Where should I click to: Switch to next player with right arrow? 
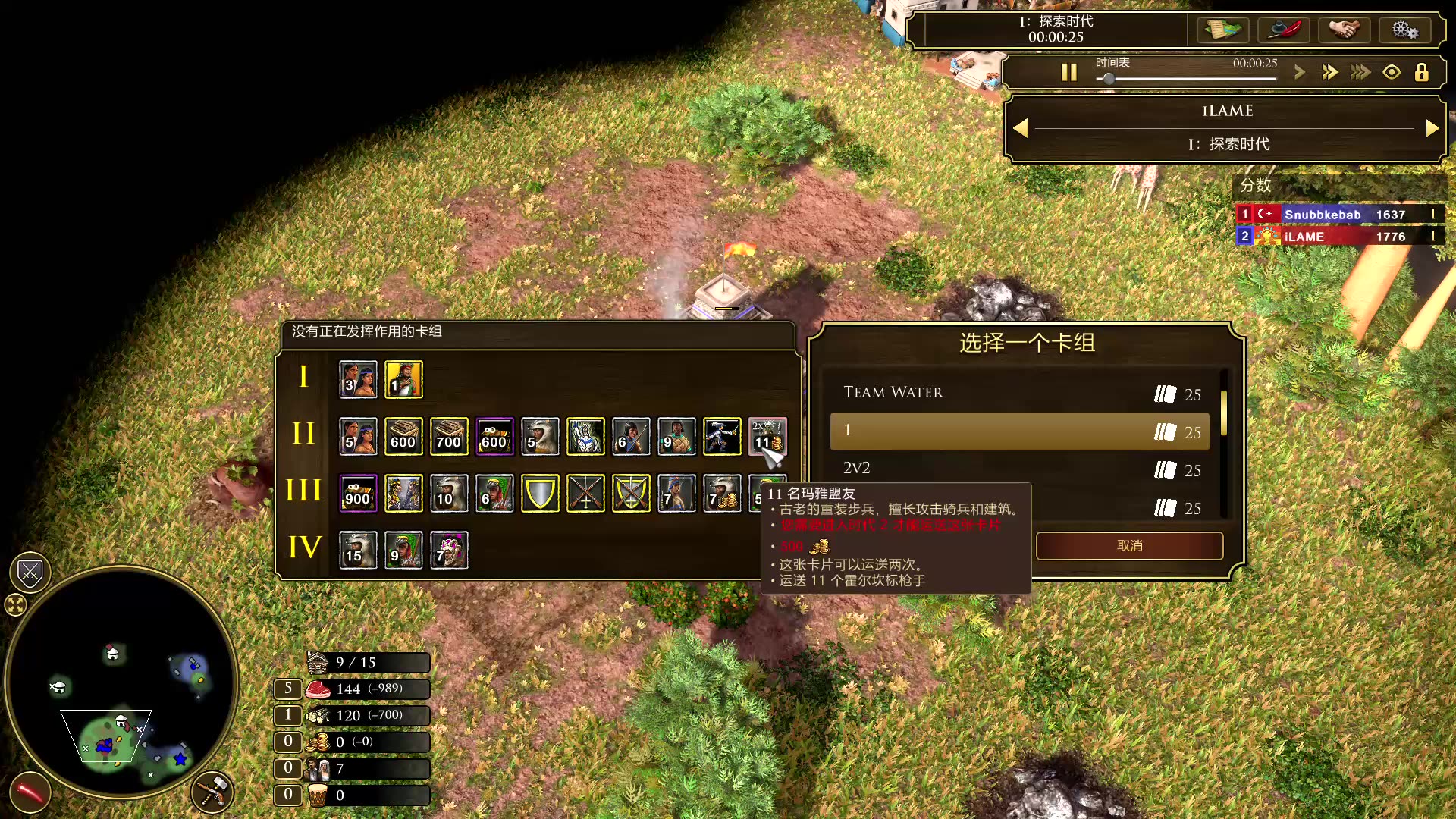point(1432,128)
